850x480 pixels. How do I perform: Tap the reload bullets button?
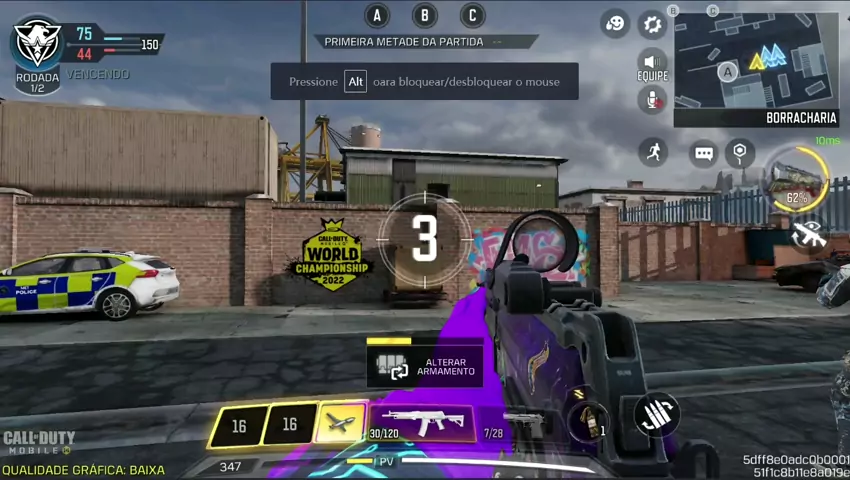[x=657, y=415]
